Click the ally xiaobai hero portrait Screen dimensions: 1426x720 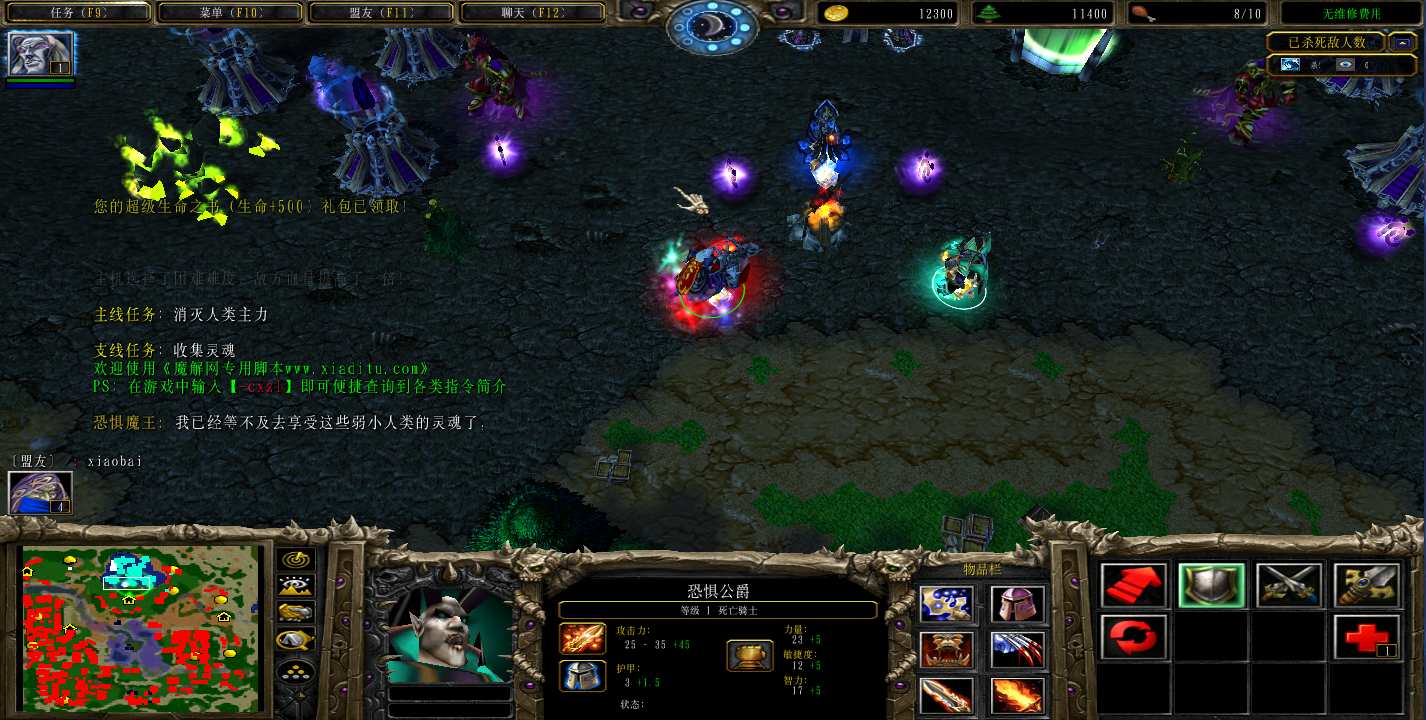pos(41,492)
